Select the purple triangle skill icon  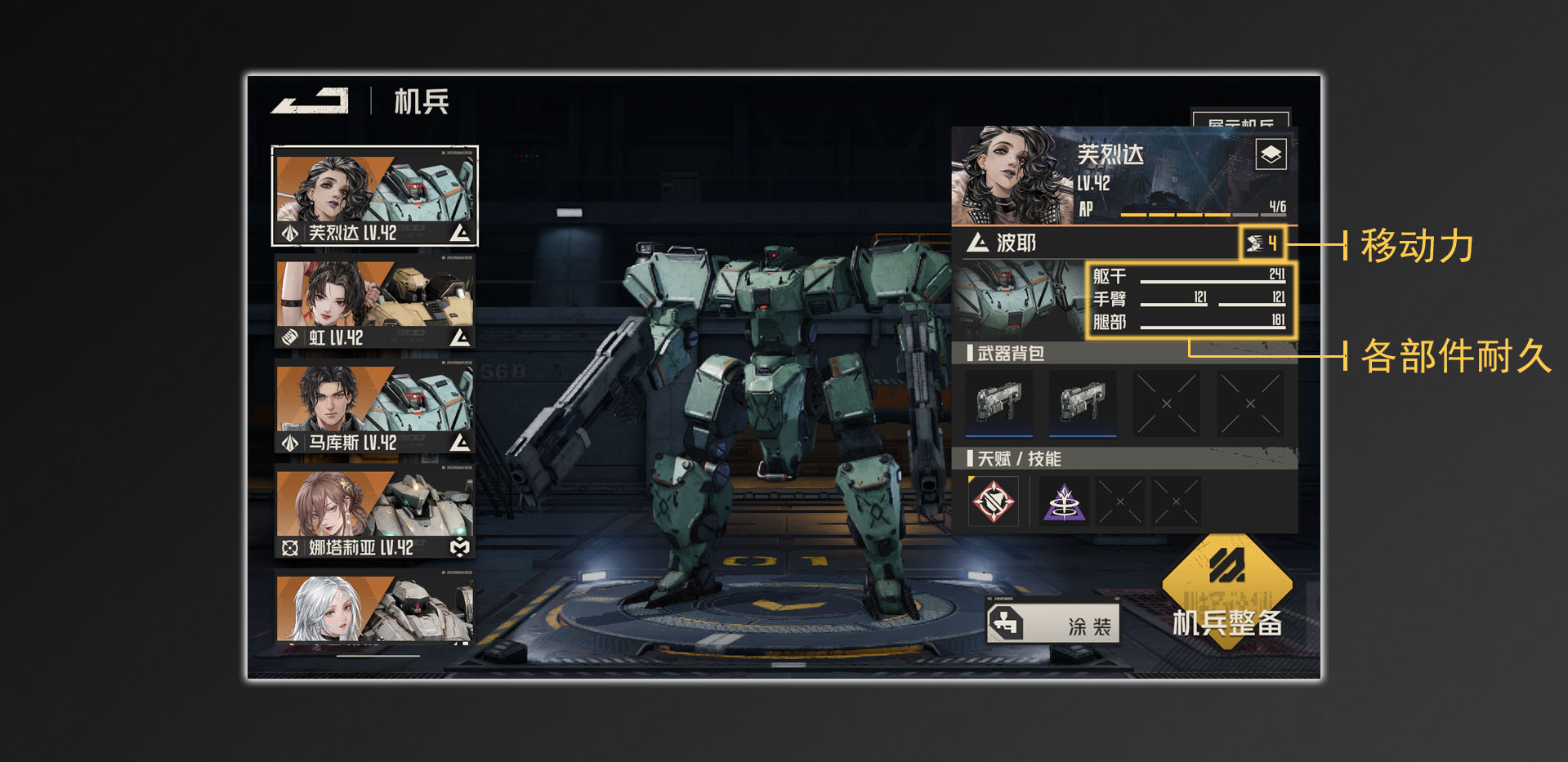[x=1064, y=501]
